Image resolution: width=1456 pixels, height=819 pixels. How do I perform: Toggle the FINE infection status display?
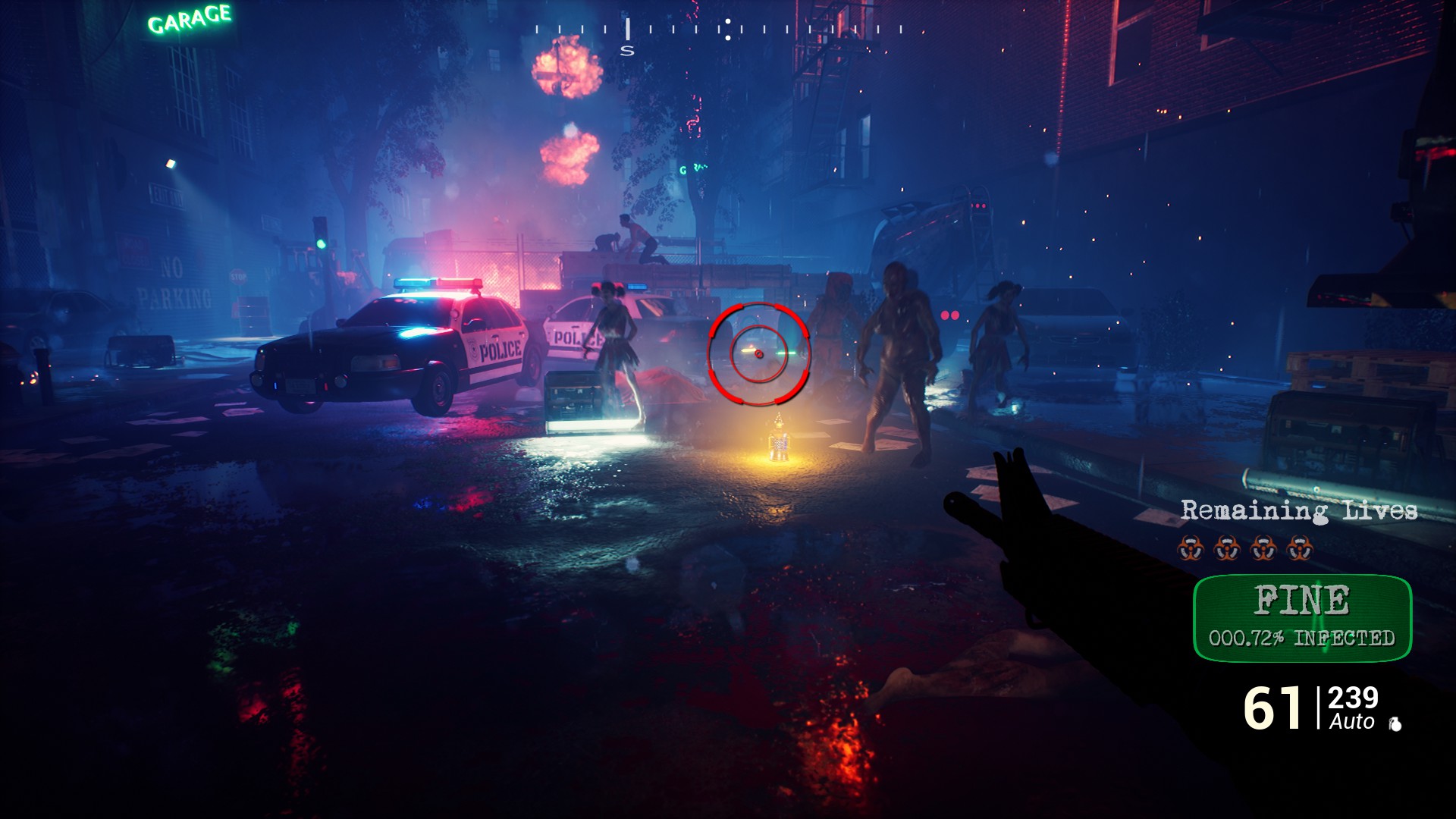pyautogui.click(x=1301, y=598)
